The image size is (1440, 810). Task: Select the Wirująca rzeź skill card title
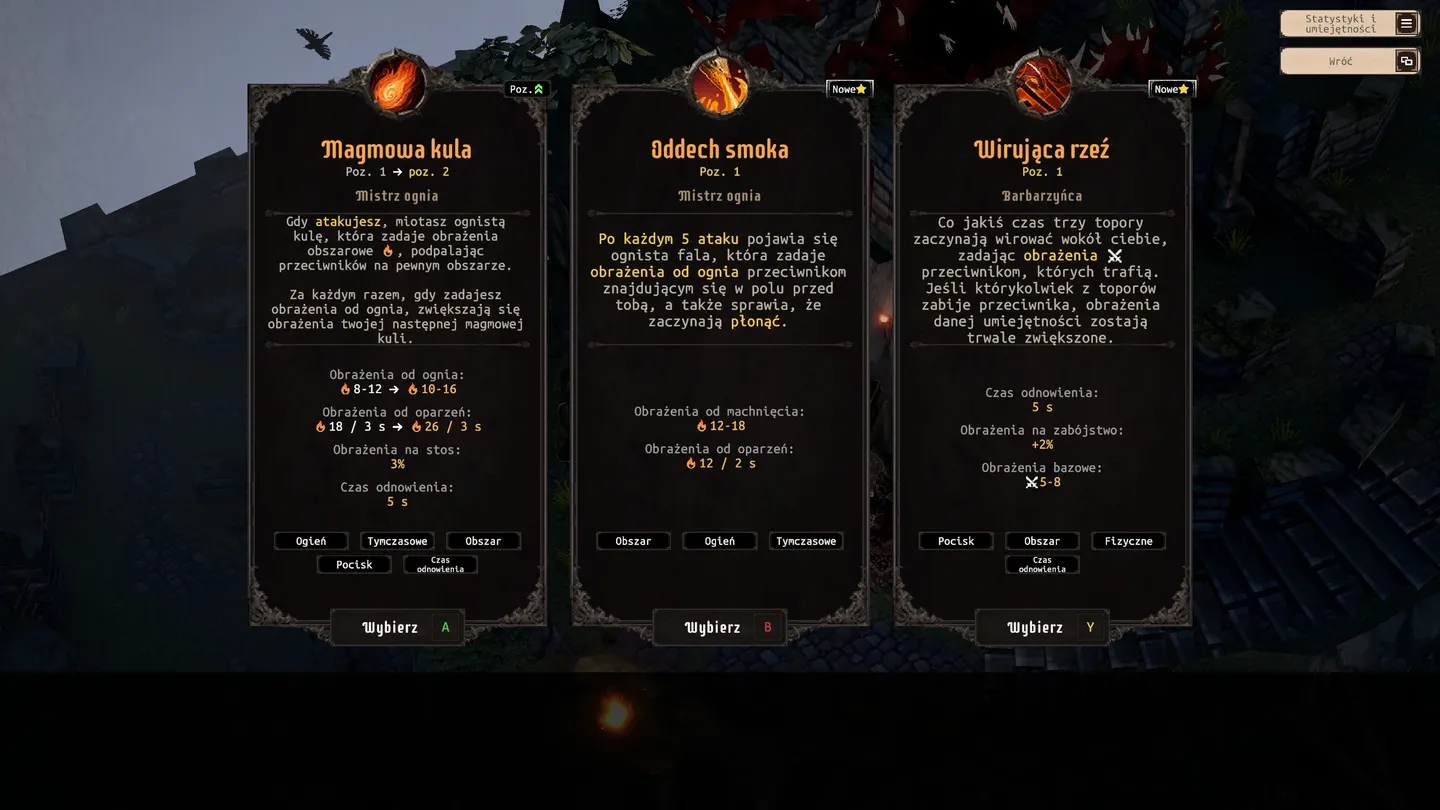pyautogui.click(x=1042, y=150)
